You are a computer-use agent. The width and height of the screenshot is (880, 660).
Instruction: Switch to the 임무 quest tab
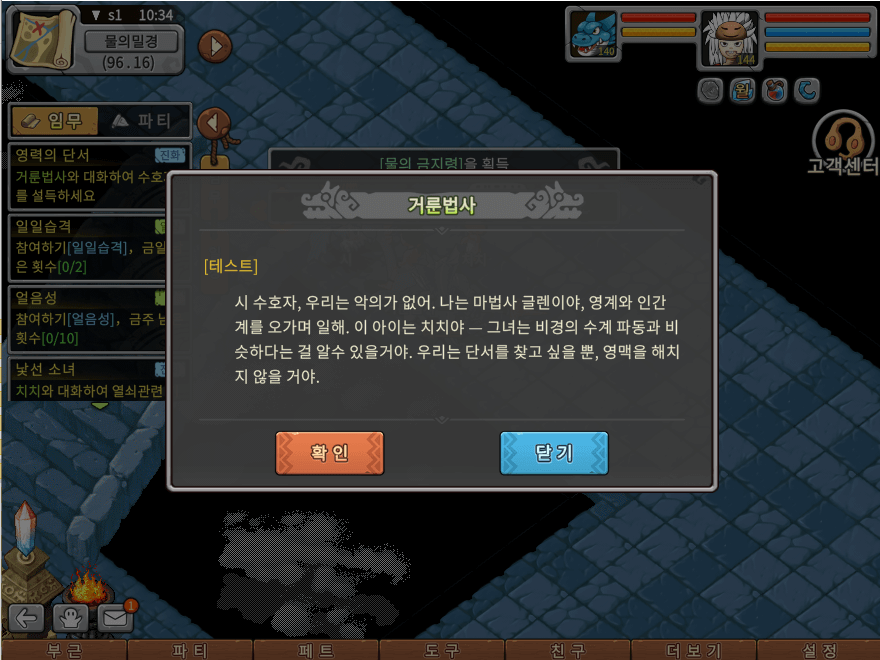(x=54, y=121)
